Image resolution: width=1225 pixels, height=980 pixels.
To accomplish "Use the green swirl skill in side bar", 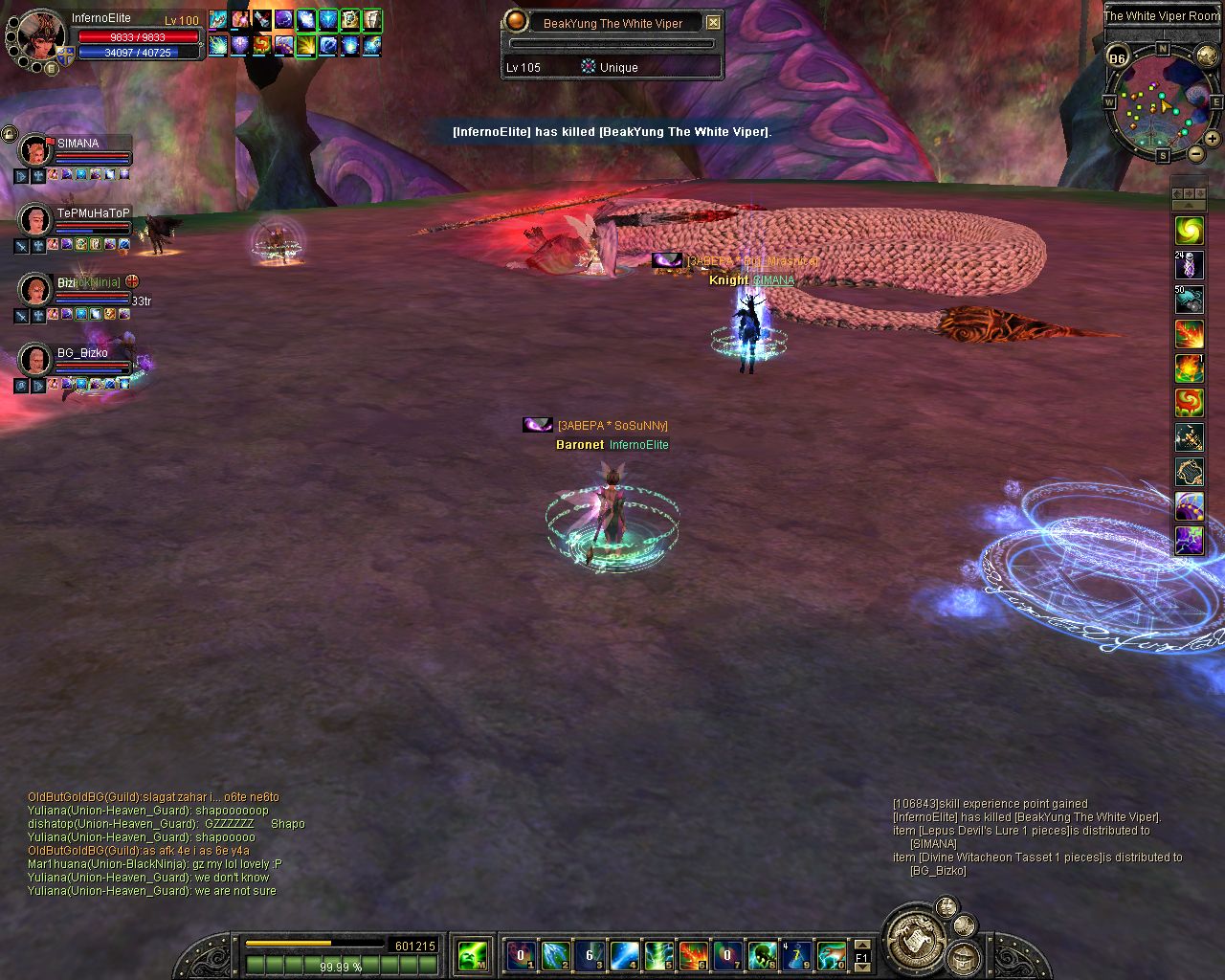I will 1189,231.
